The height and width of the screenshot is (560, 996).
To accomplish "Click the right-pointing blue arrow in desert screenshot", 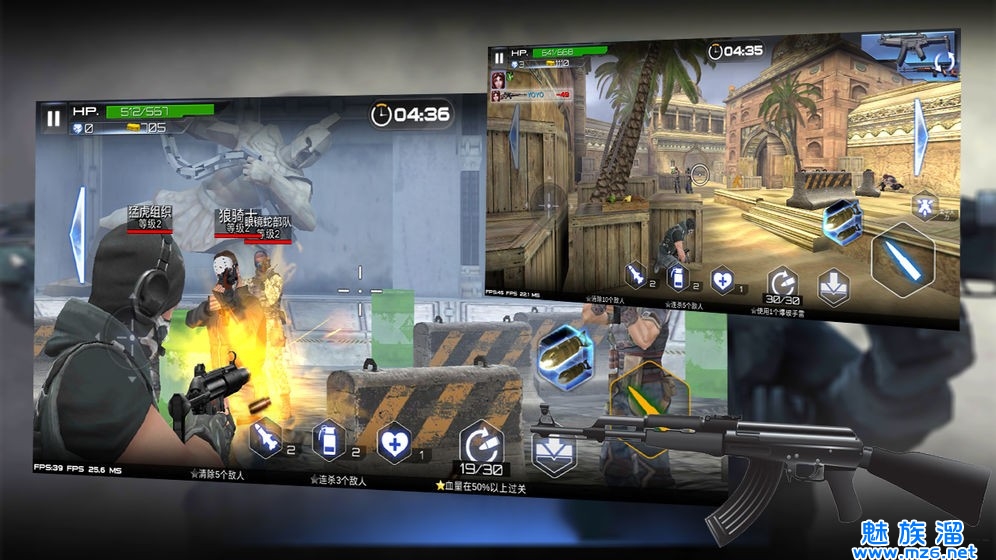I will pos(920,123).
